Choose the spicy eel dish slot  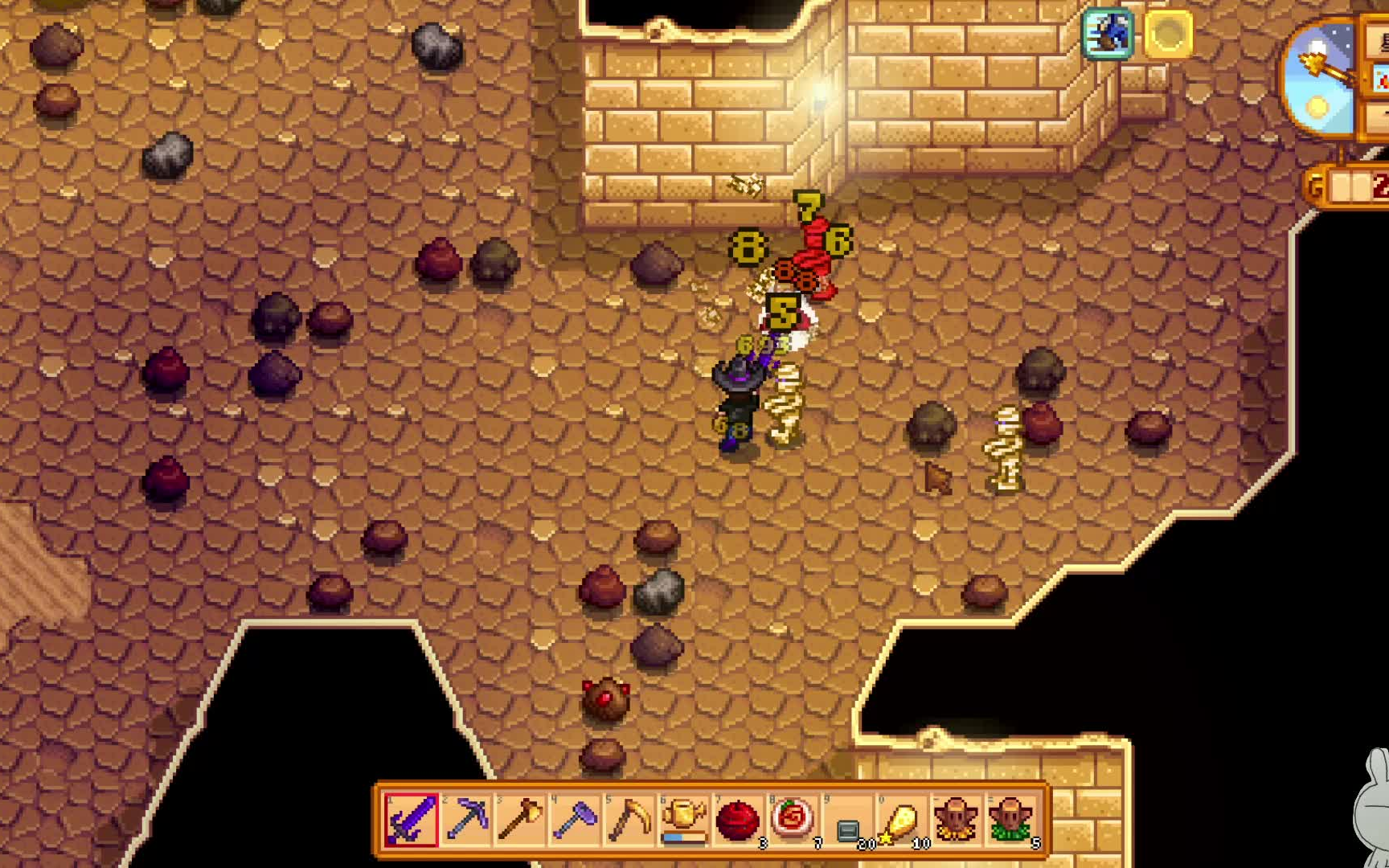tap(793, 820)
